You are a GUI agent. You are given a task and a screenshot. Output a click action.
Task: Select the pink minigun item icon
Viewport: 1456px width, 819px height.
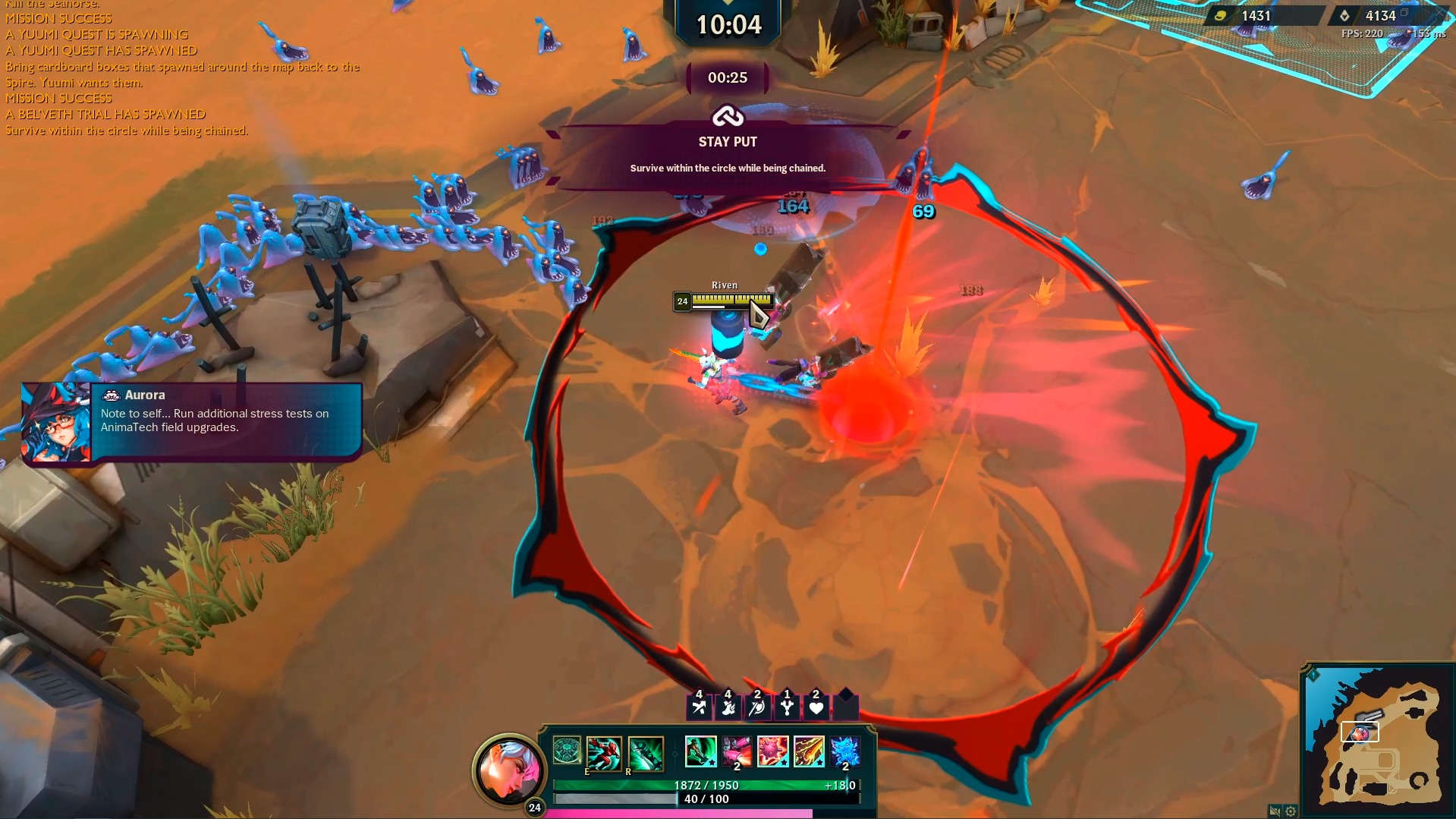pyautogui.click(x=737, y=751)
